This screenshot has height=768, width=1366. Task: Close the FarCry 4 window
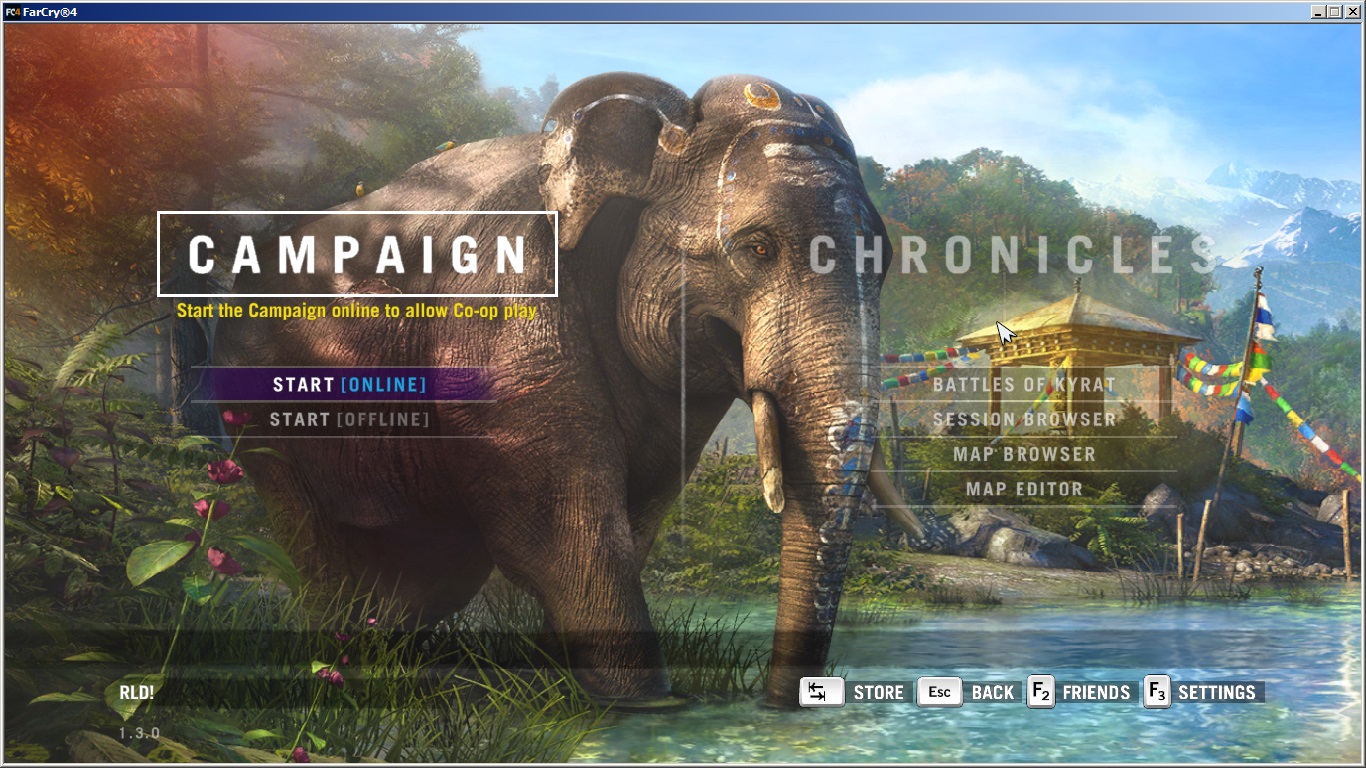1351,12
